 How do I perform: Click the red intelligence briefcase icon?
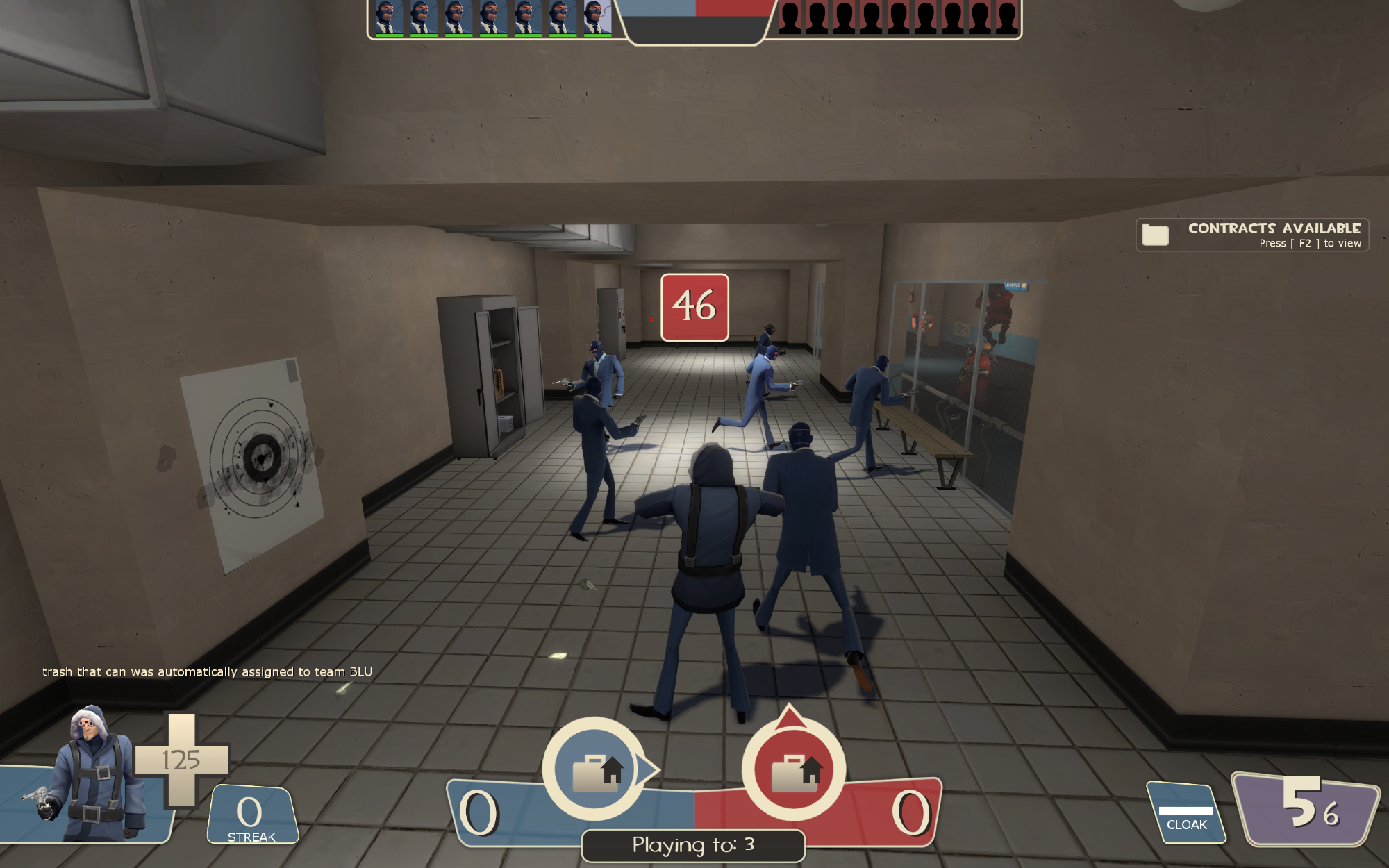point(794,769)
